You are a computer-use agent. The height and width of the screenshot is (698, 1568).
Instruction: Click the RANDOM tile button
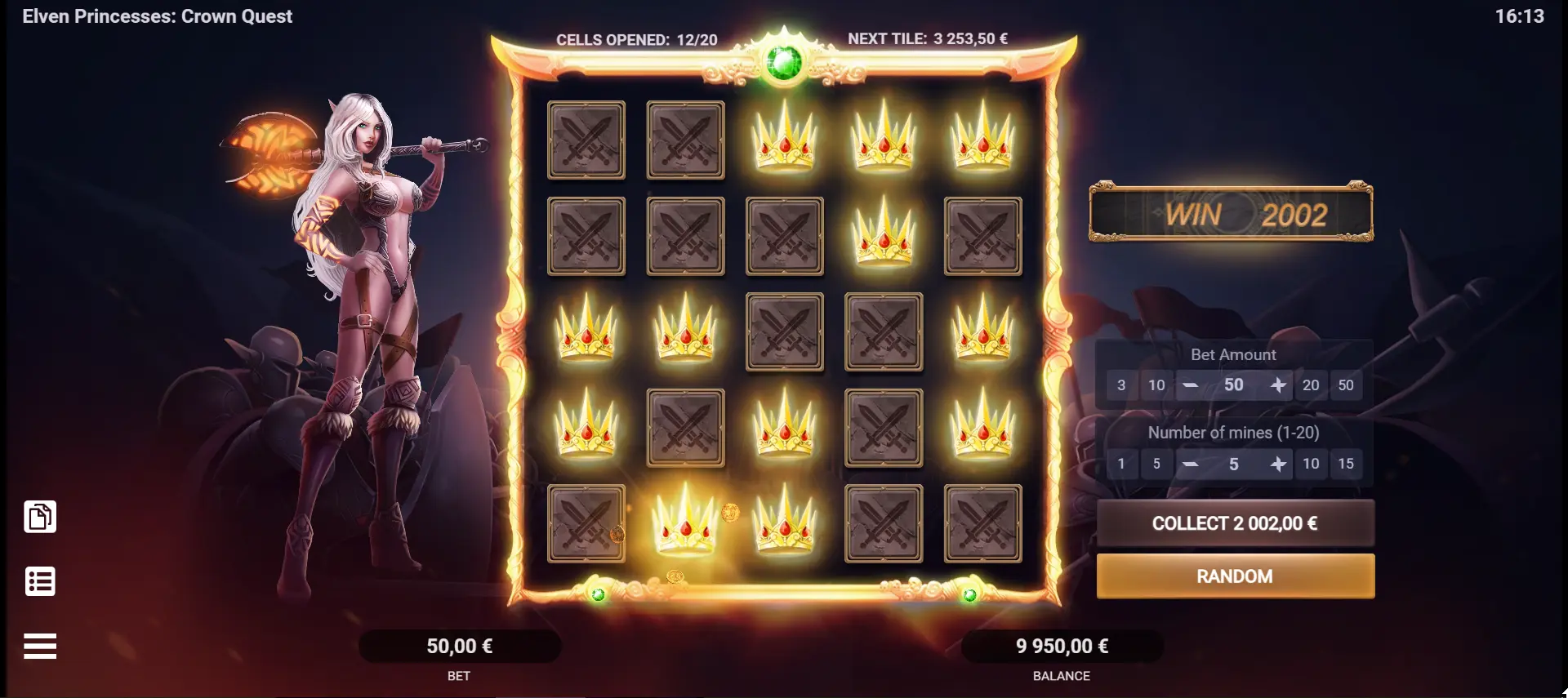(x=1235, y=576)
